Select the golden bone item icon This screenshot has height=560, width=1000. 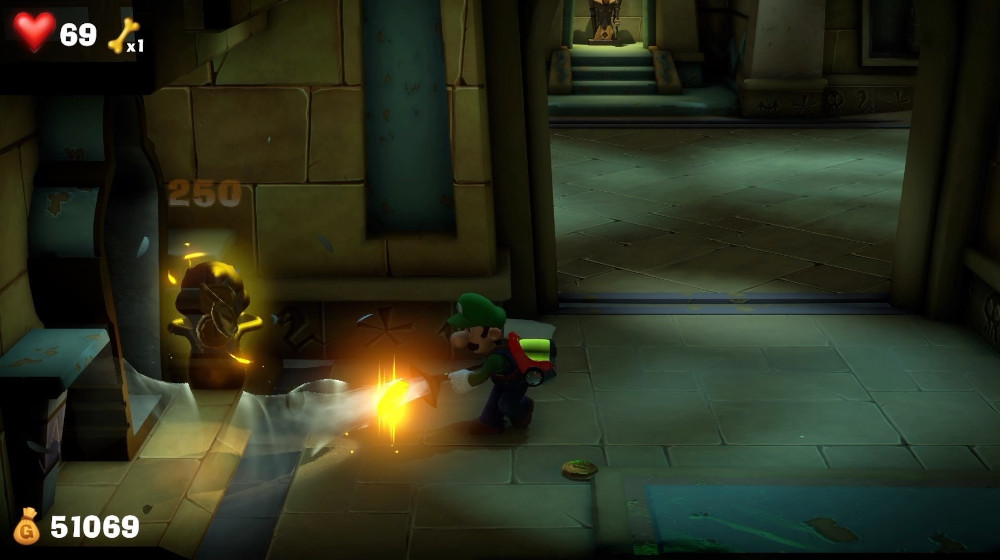point(121,35)
